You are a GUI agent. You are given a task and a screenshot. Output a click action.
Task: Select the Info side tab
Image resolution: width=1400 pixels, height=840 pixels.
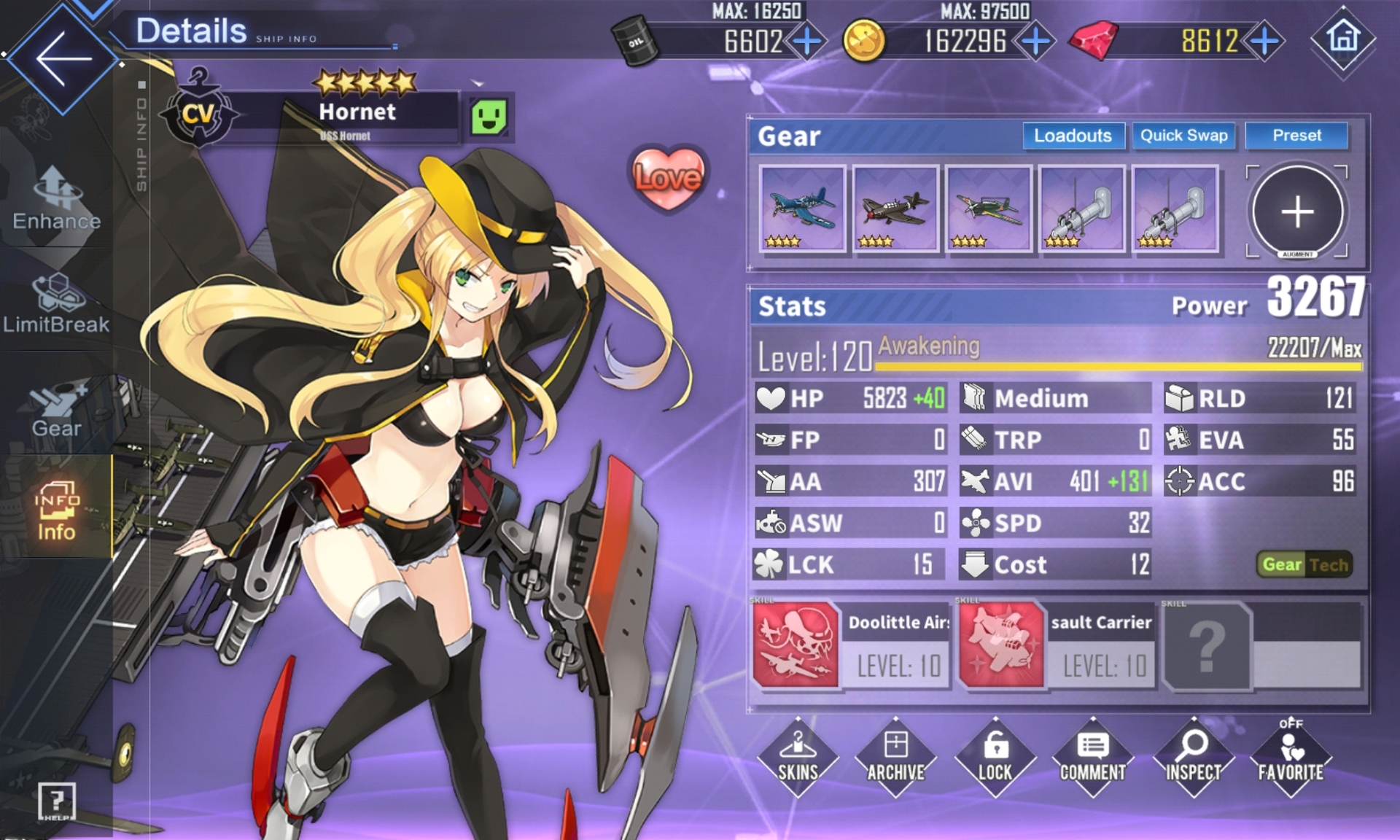pyautogui.click(x=56, y=510)
